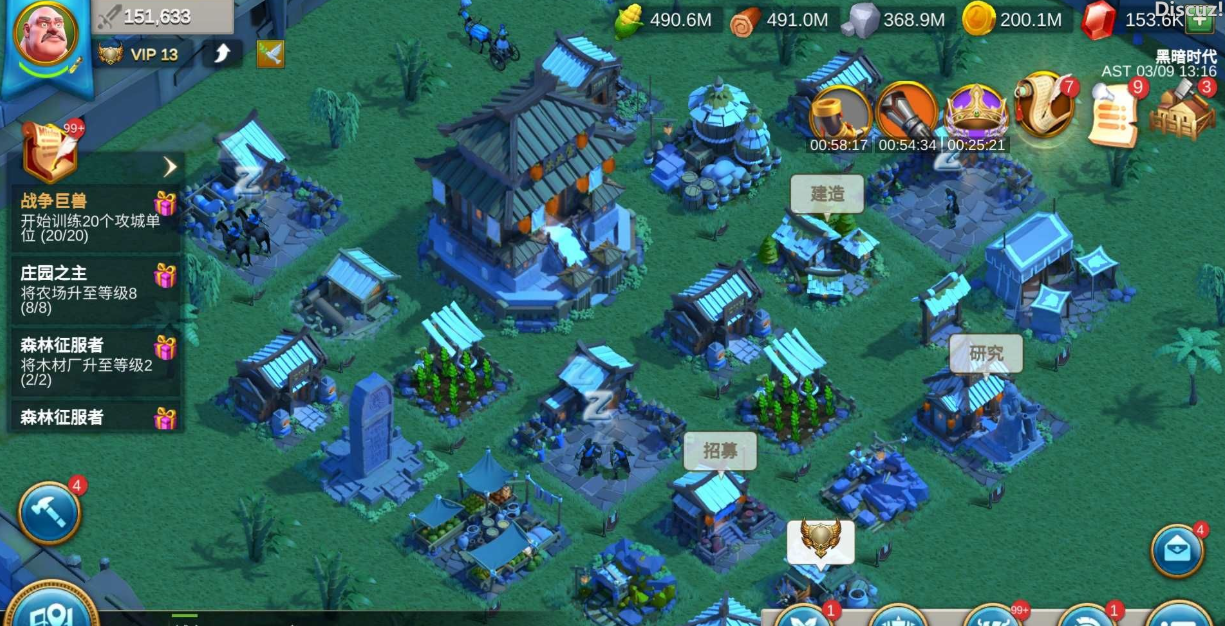1225x626 pixels.
Task: Claim the 庄园之主 quest gift
Action: click(x=165, y=275)
